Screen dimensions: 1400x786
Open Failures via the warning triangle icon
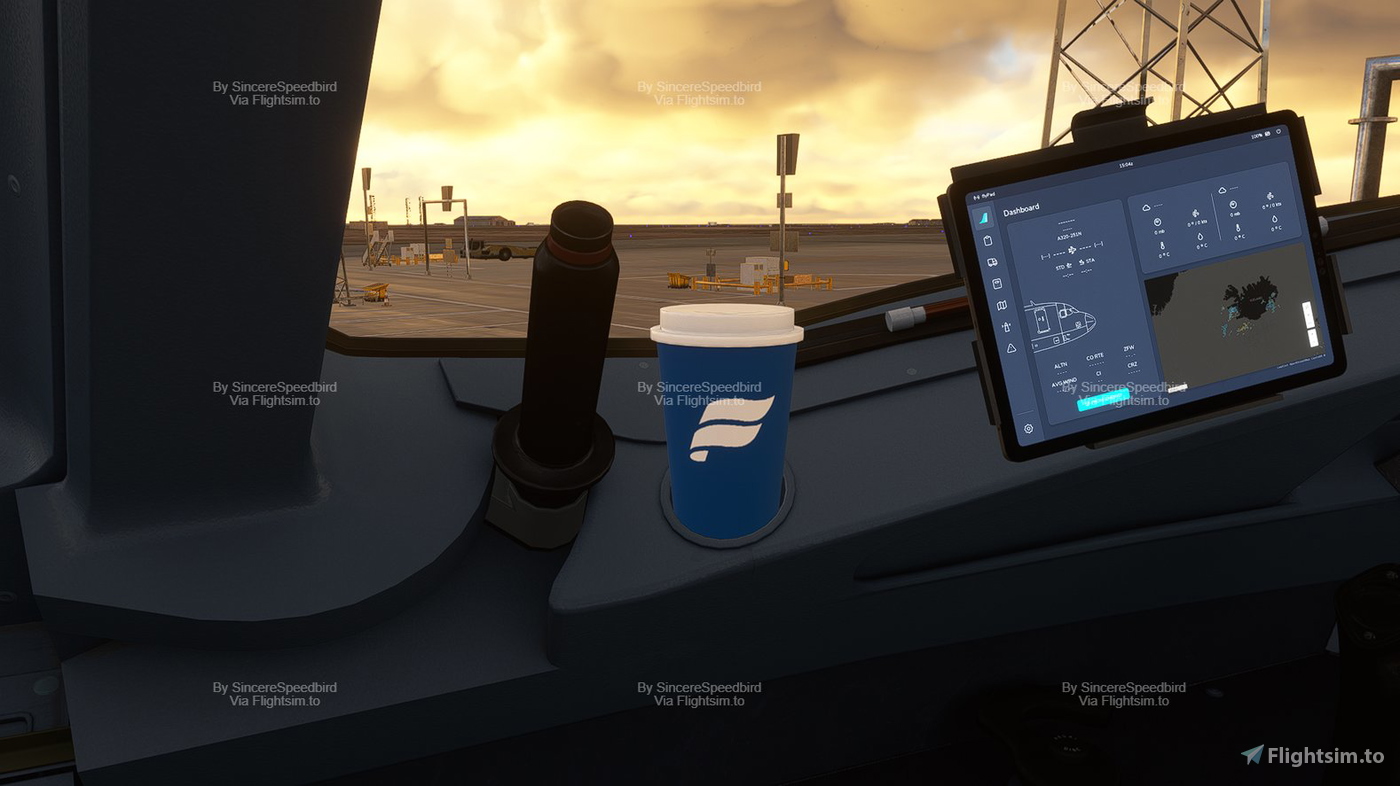pos(1010,347)
